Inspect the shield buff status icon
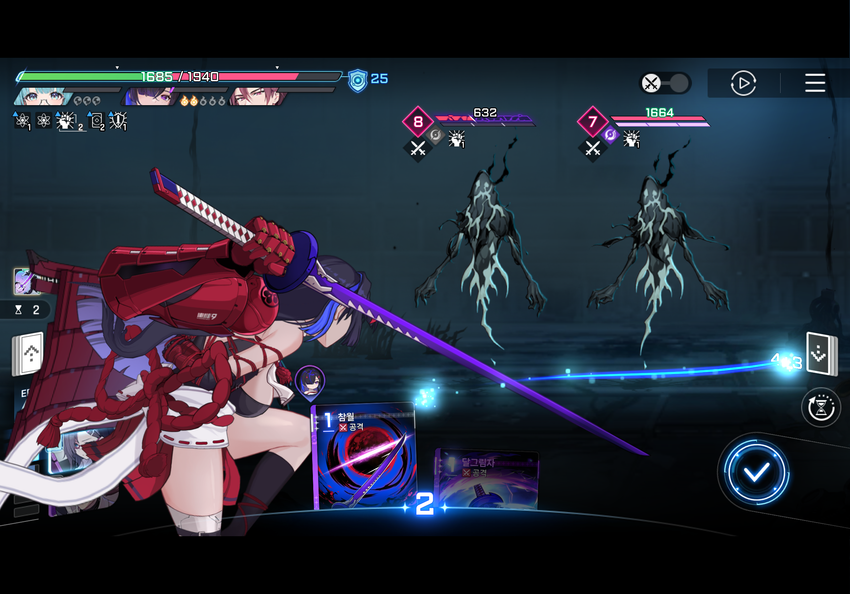The height and width of the screenshot is (594, 850). tap(118, 121)
